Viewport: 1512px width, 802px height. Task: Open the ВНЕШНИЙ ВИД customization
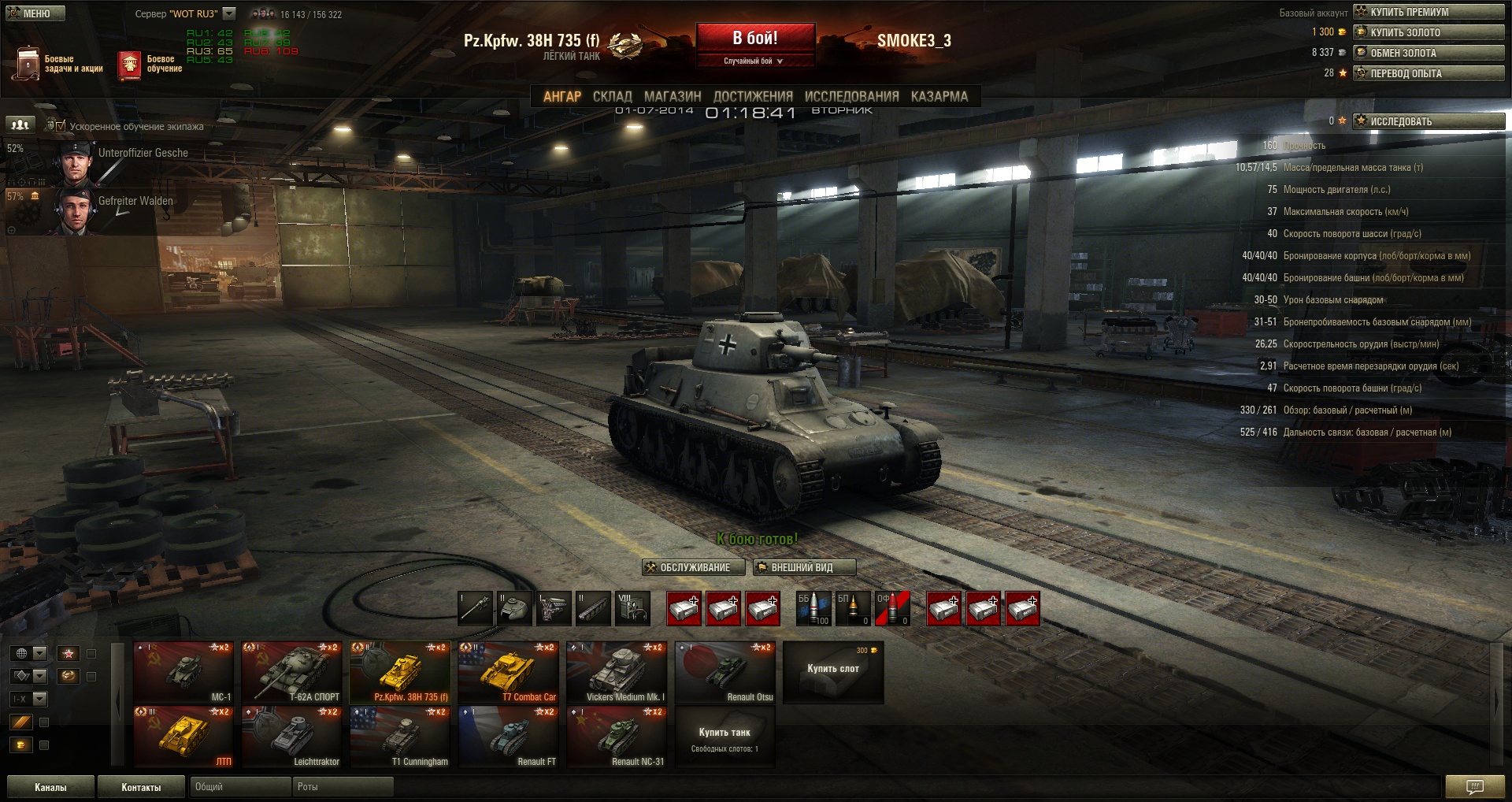(803, 567)
